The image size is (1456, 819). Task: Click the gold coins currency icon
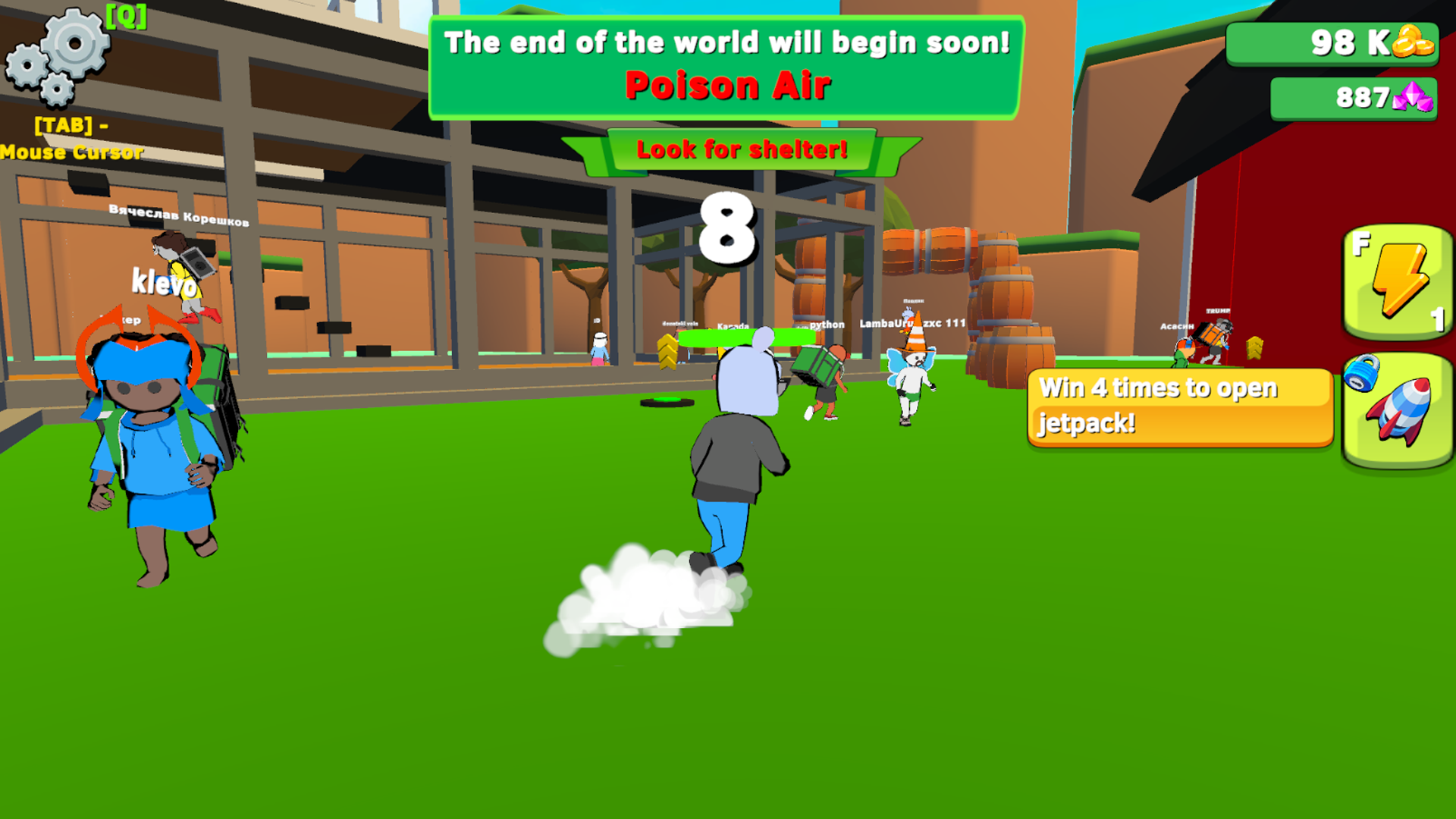click(x=1412, y=43)
